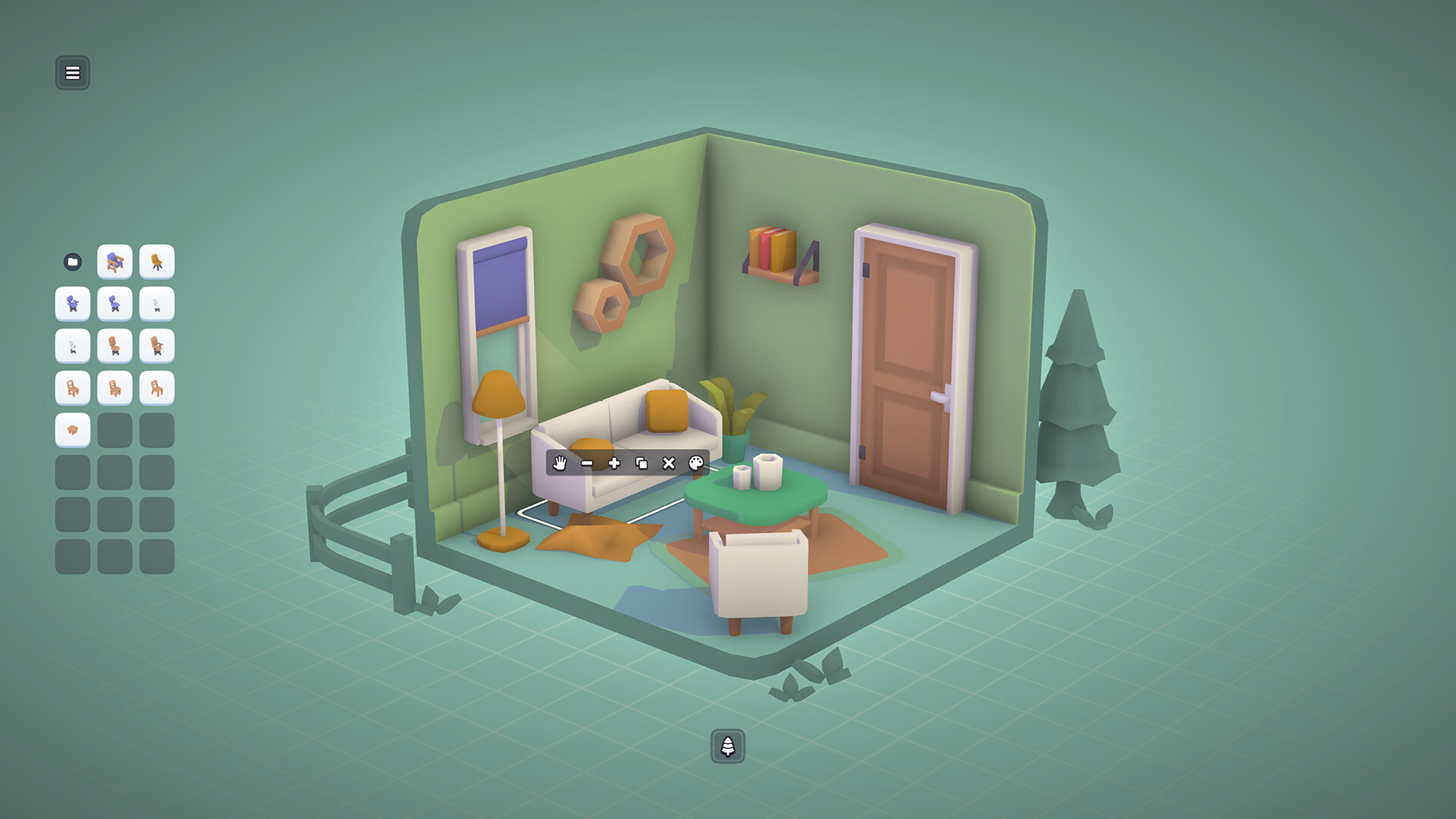1456x819 pixels.
Task: Choose the small wooden stool in the bottom palette row
Action: pos(72,430)
